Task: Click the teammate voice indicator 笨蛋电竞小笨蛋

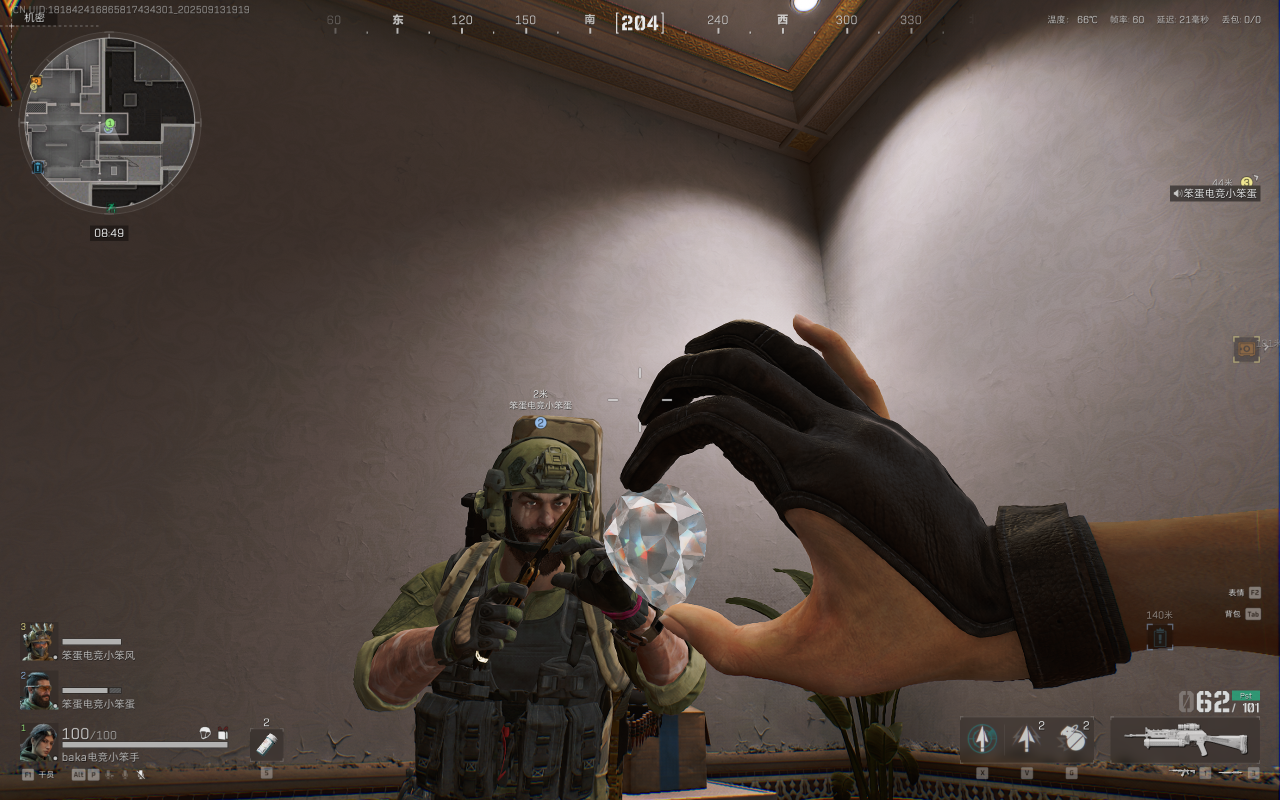Action: pyautogui.click(x=1215, y=193)
